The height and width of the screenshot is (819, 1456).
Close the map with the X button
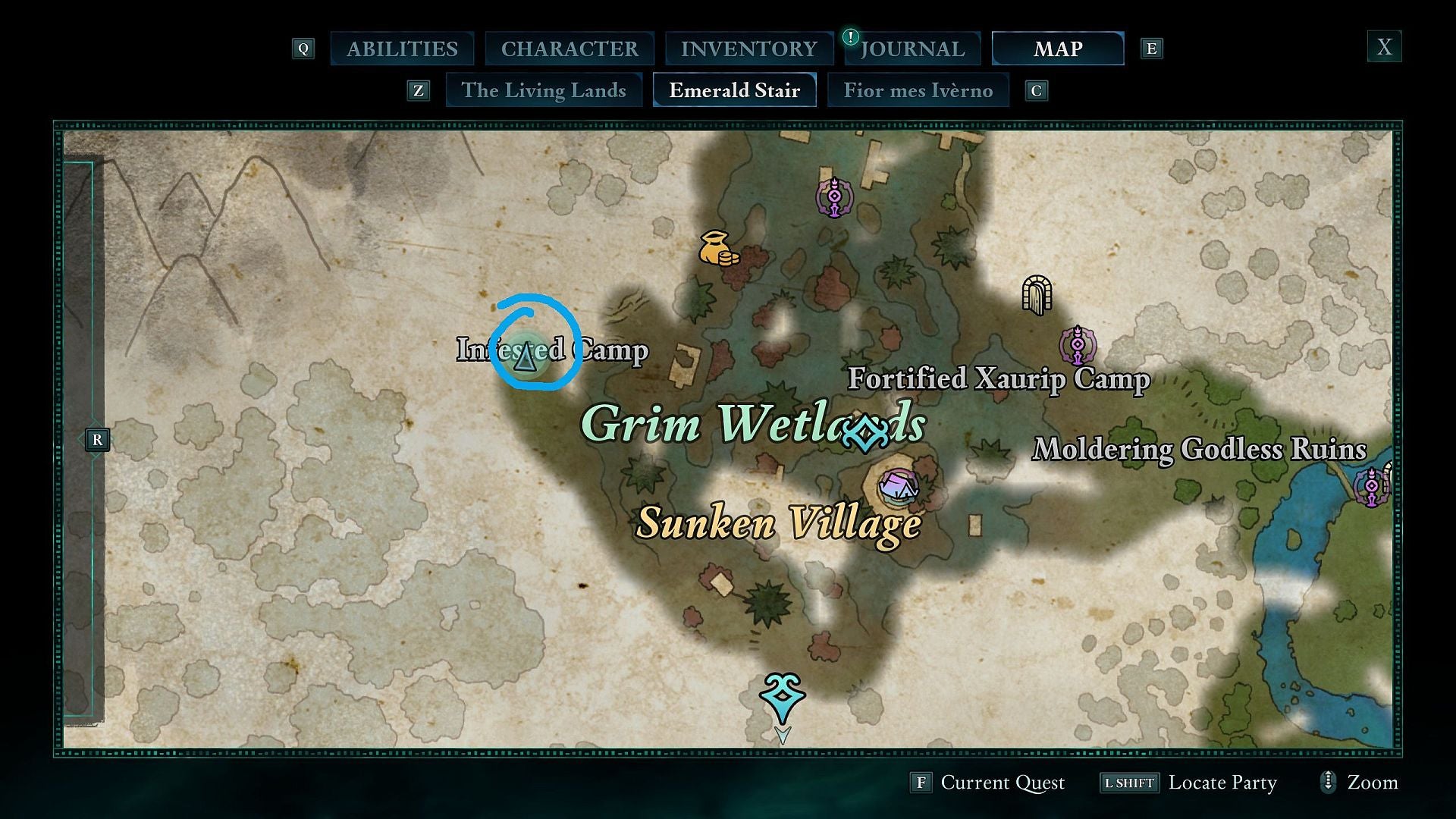pyautogui.click(x=1385, y=47)
